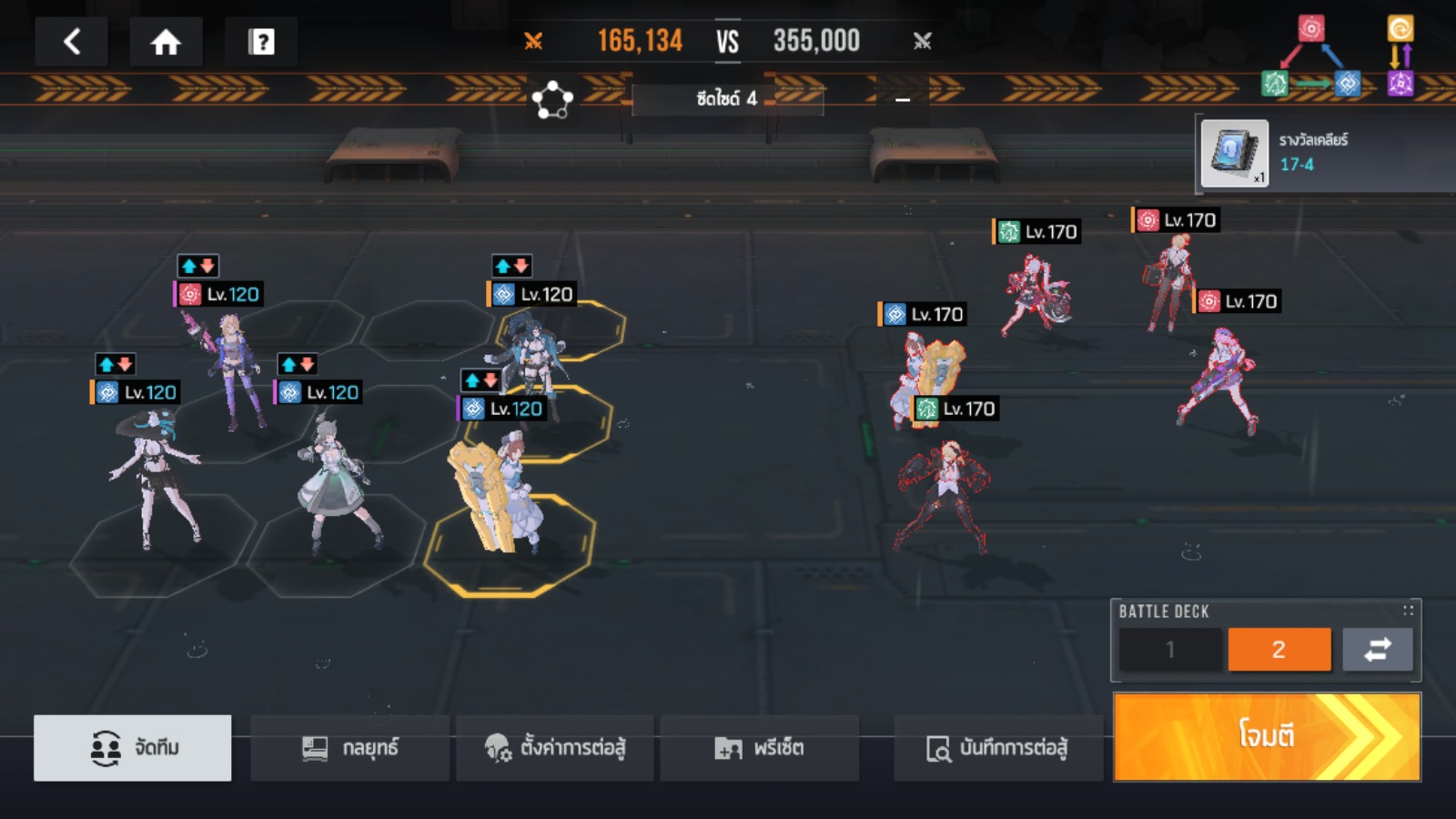Start the battle with the orange attack button
This screenshot has width=1456, height=819.
1266,736
